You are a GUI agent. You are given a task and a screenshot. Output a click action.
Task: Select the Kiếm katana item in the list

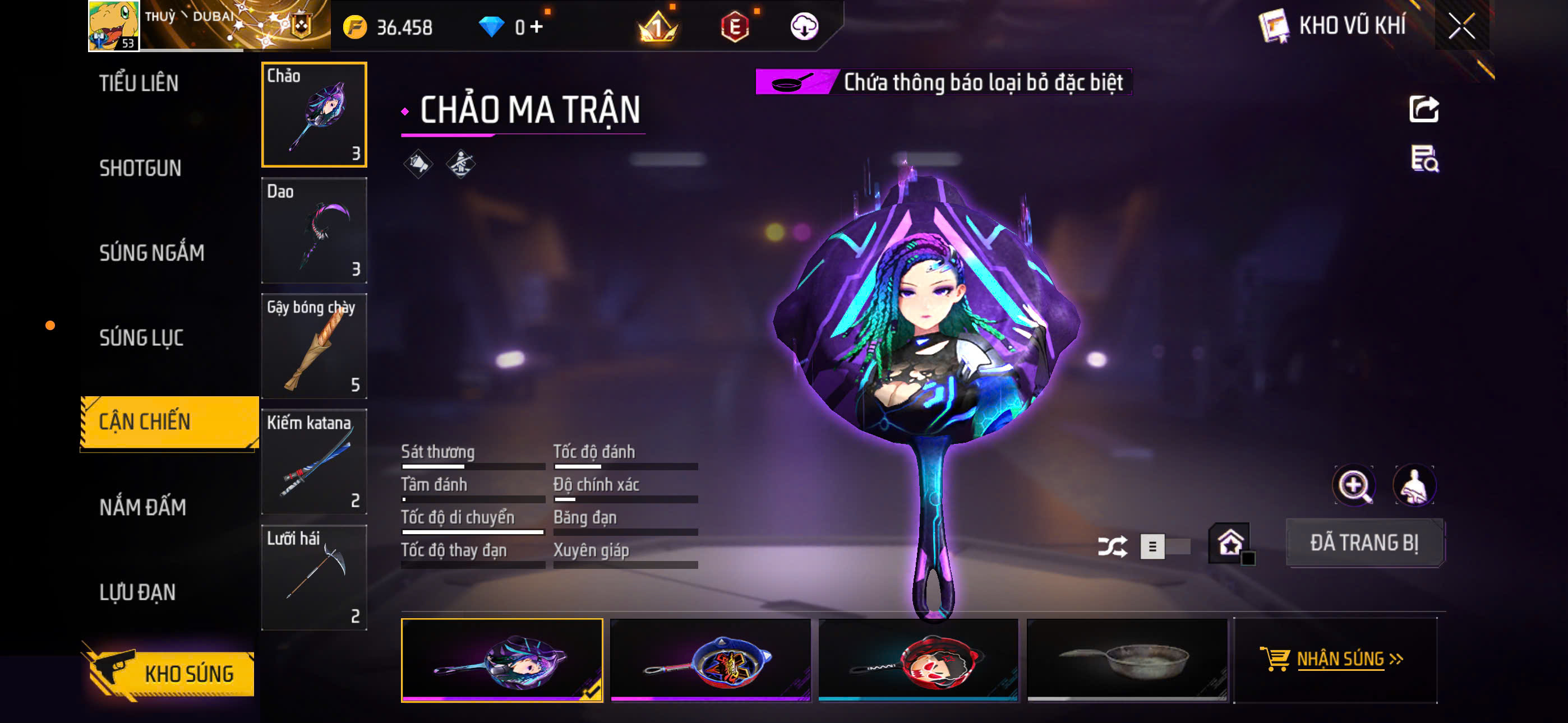[314, 462]
